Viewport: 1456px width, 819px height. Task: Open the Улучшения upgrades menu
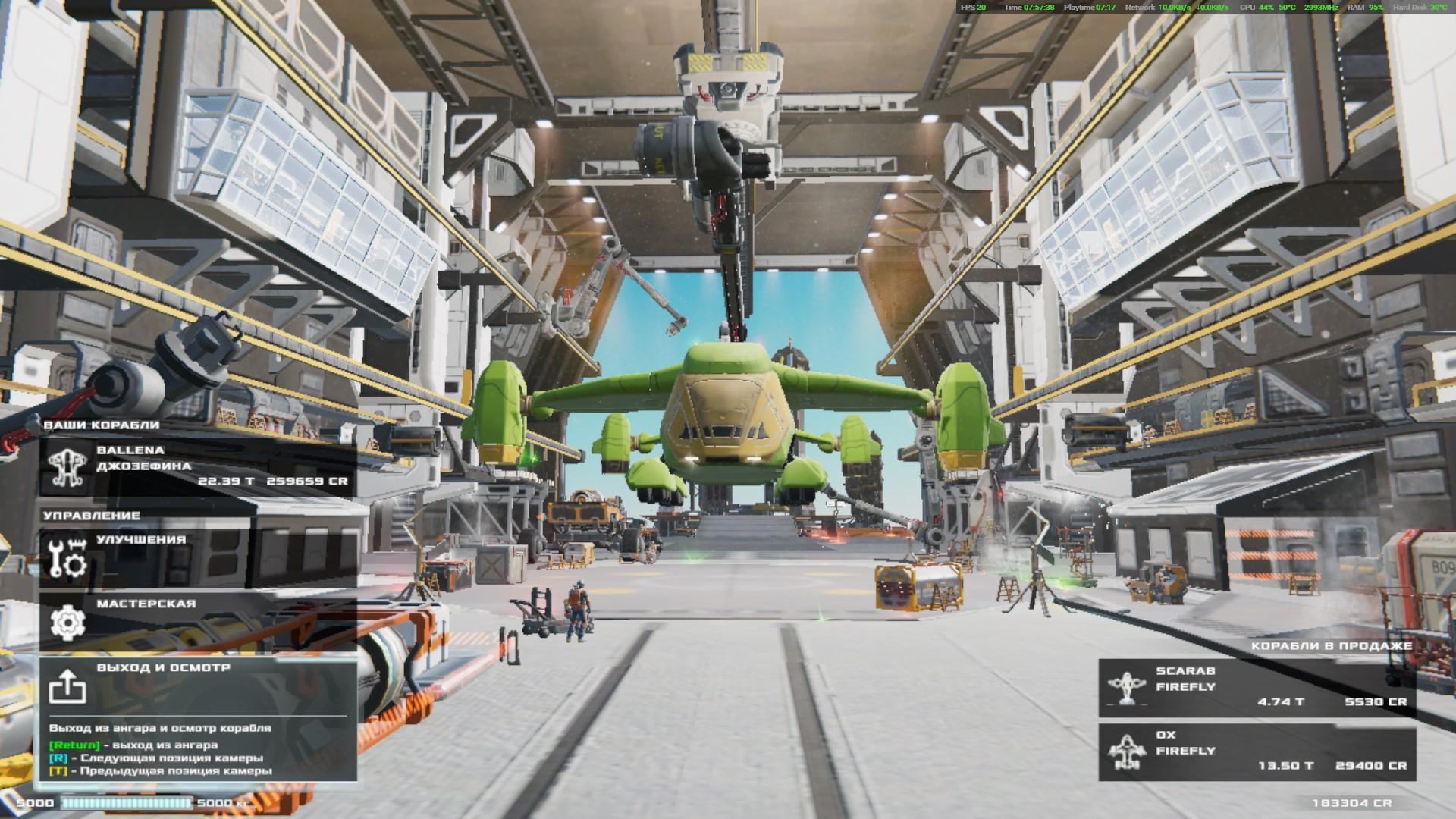point(198,557)
